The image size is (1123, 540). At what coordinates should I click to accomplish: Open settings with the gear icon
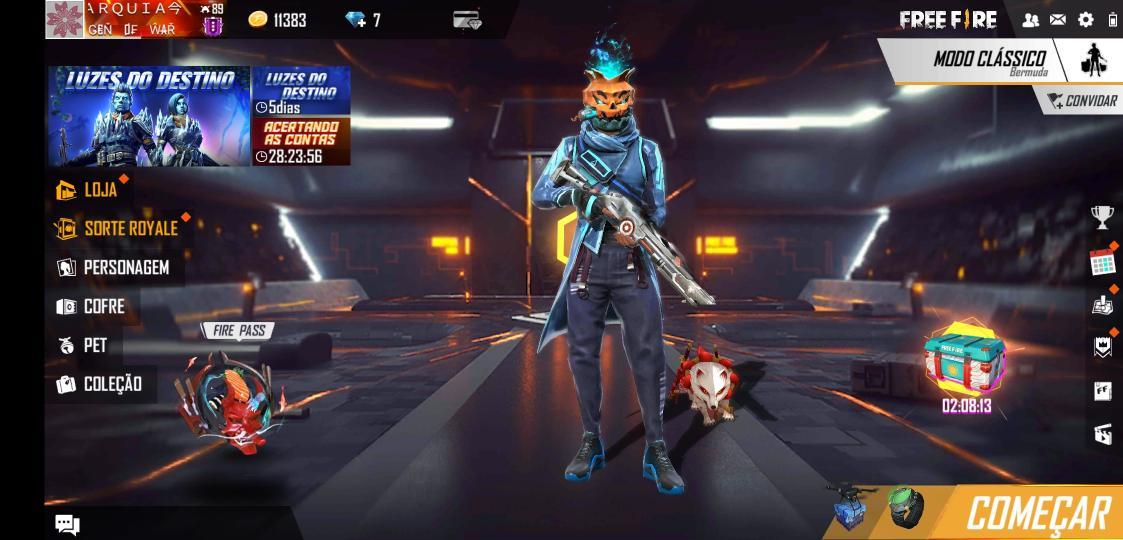click(x=1086, y=20)
